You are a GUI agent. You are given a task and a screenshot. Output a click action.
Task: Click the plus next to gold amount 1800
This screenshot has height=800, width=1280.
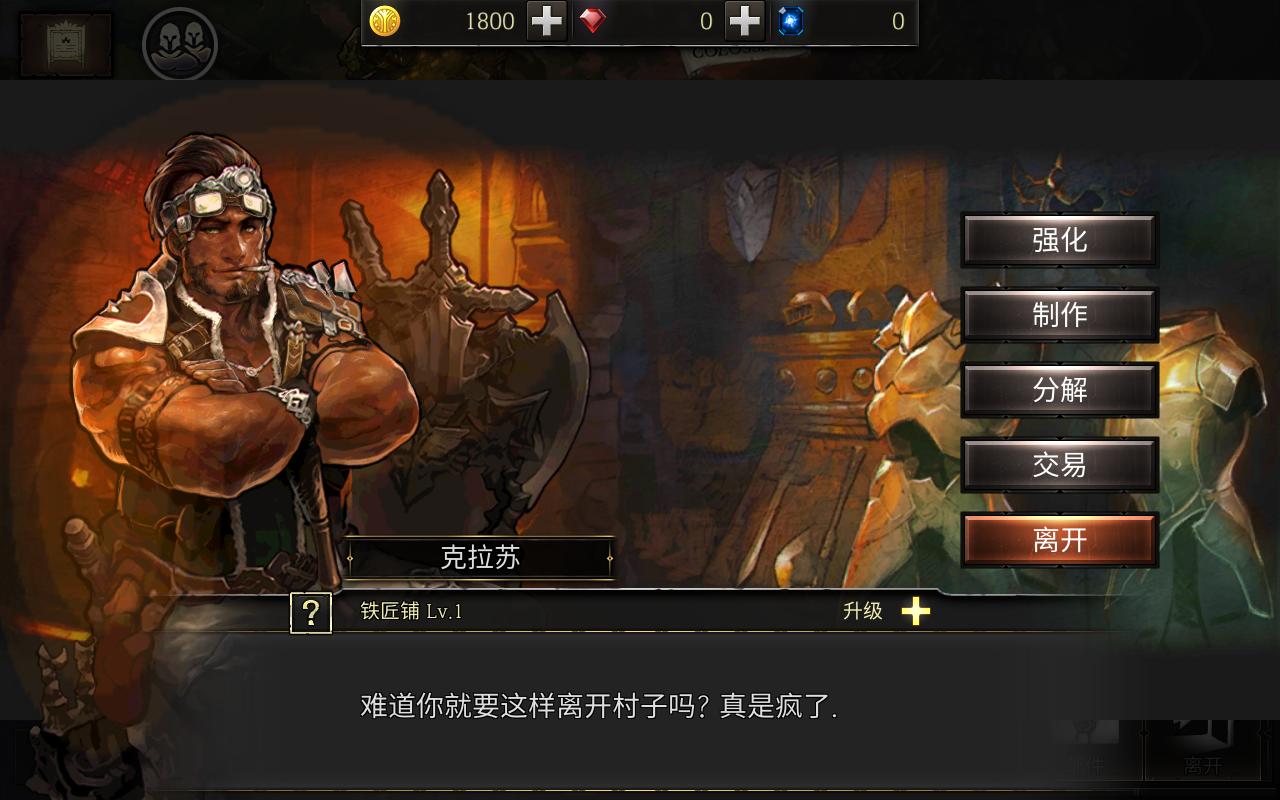tap(546, 21)
